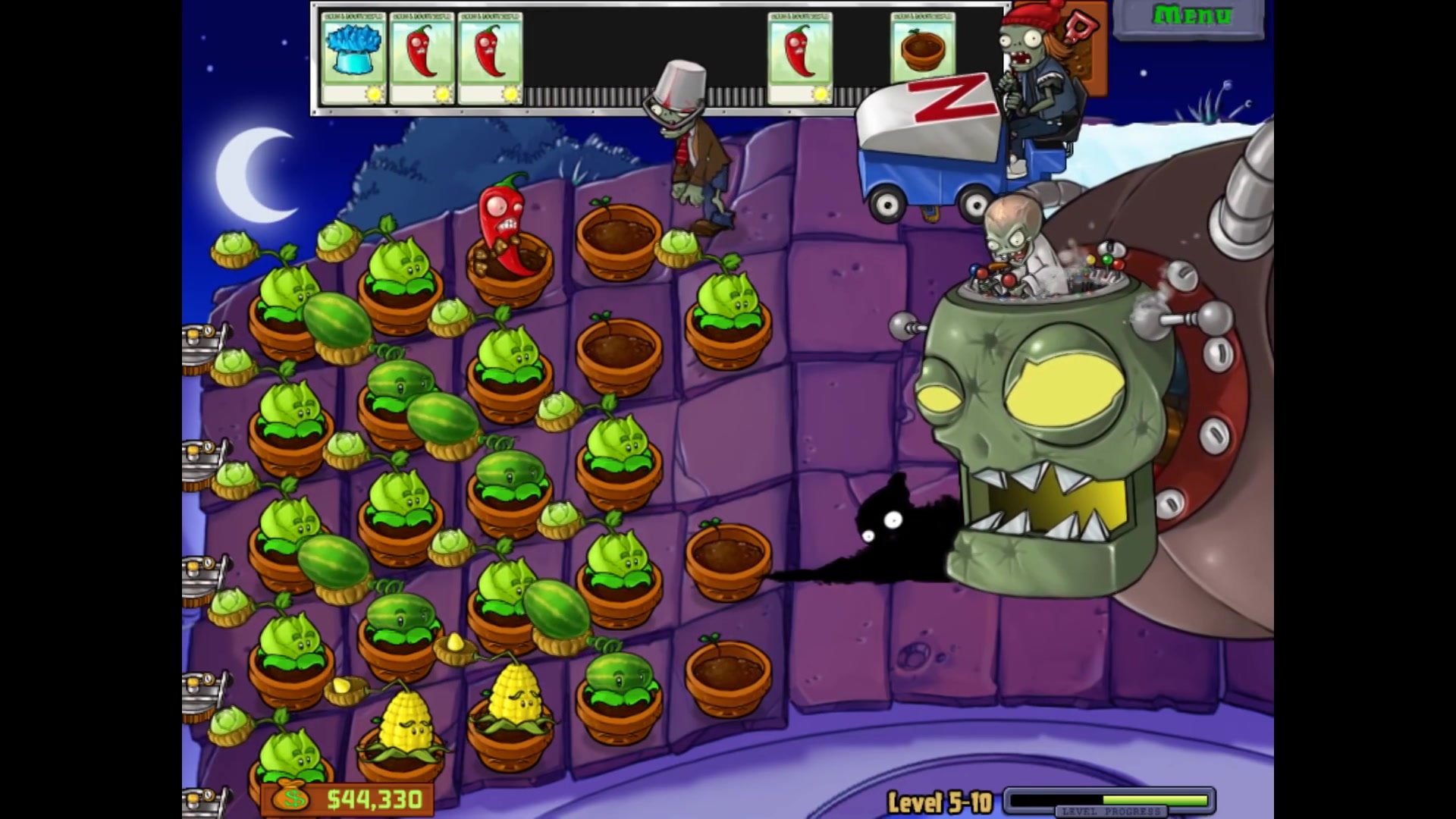The image size is (1456, 819).
Task: Pick the Ice-shroom seed packet
Action: (x=353, y=57)
